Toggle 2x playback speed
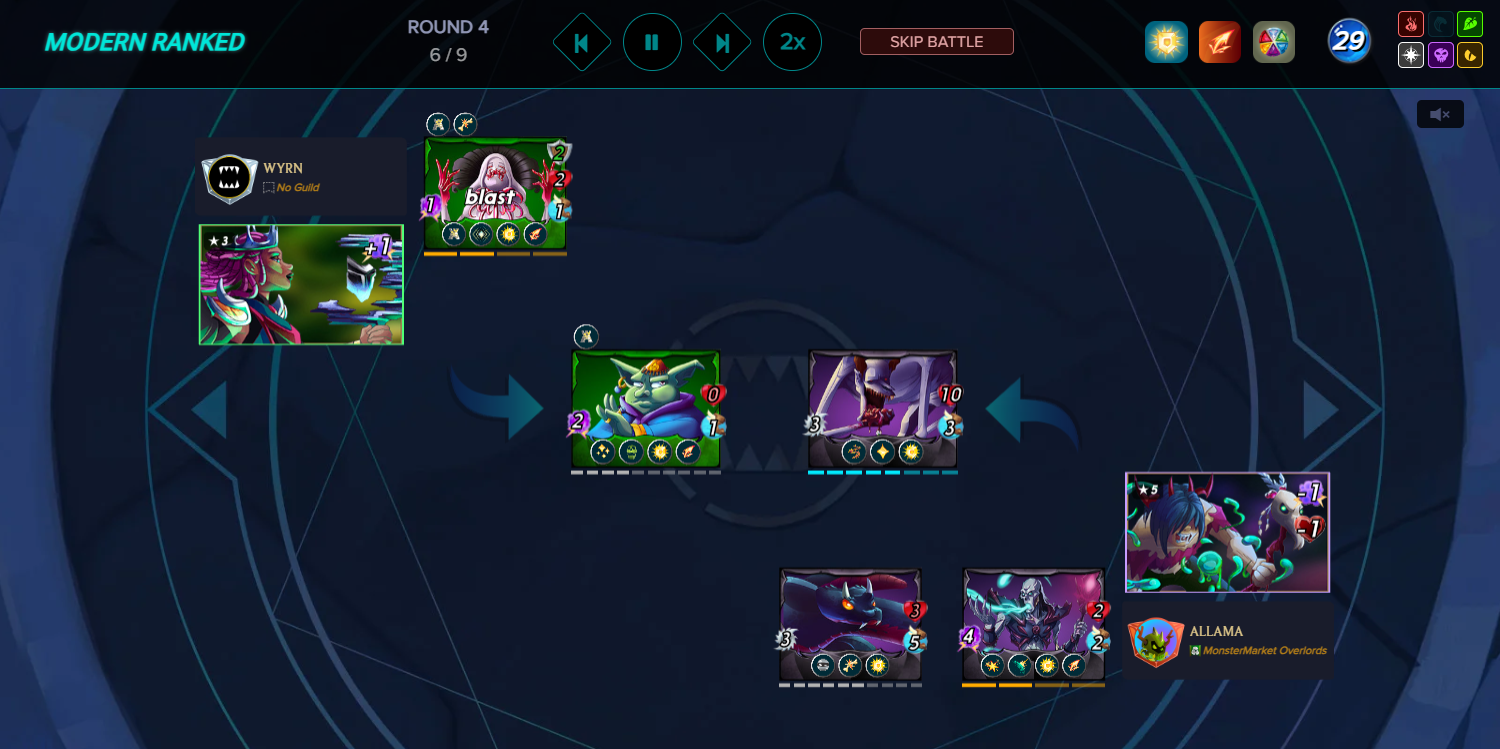This screenshot has height=749, width=1500. point(793,42)
